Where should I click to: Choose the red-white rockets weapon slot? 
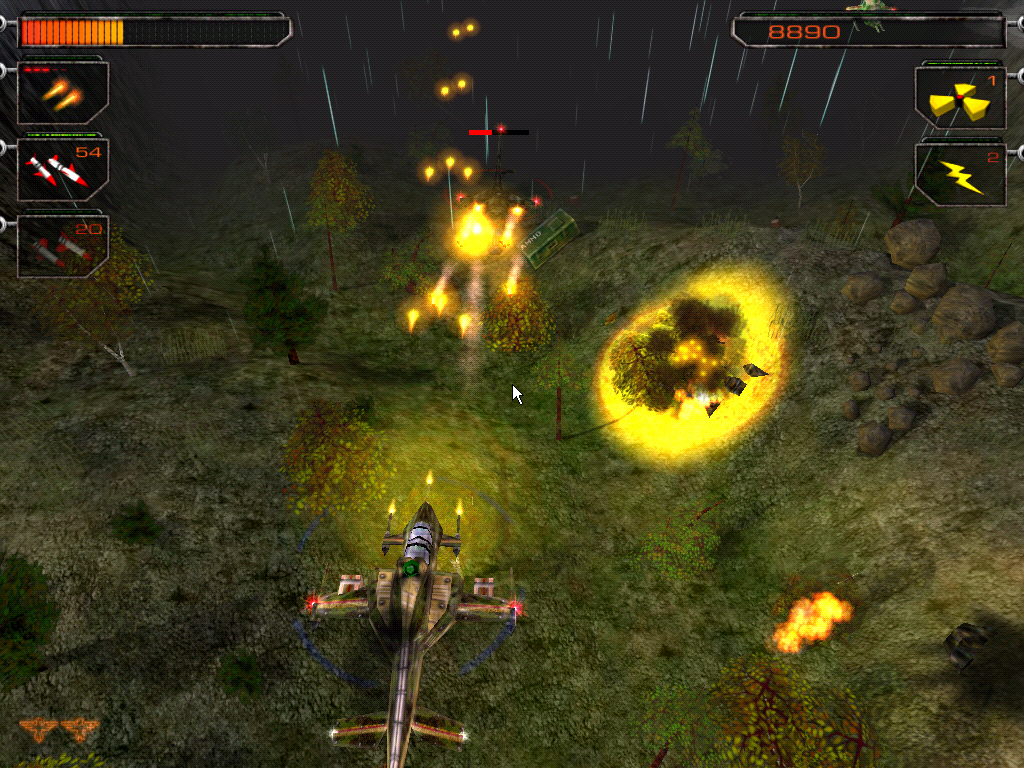coord(62,170)
